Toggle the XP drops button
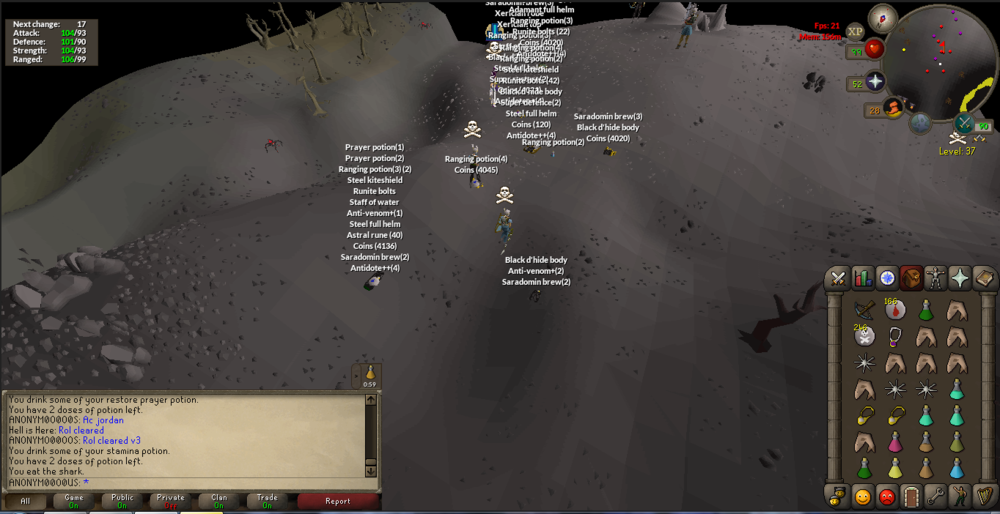This screenshot has width=1000, height=514. pyautogui.click(x=855, y=32)
